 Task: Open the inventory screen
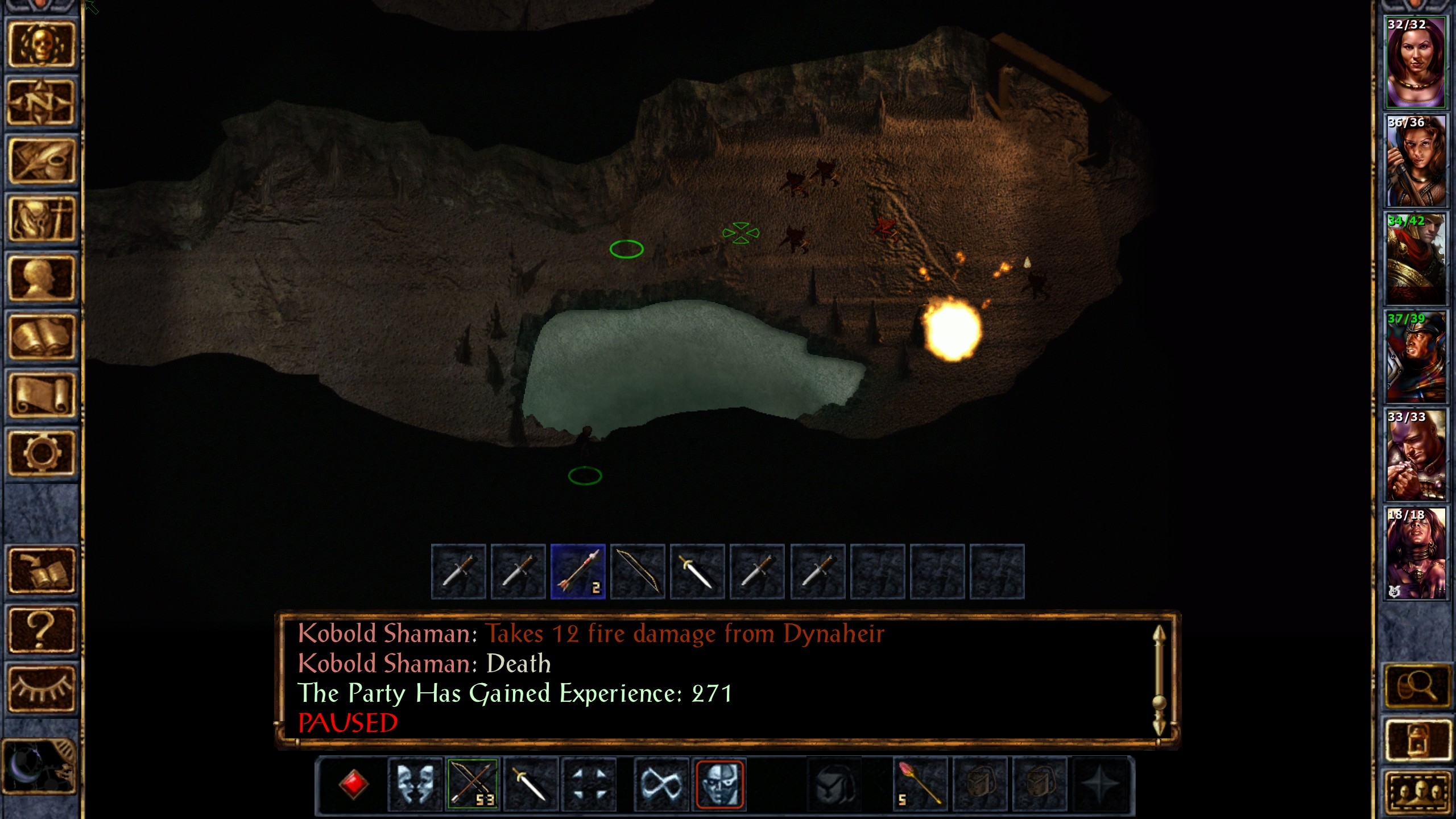click(41, 220)
